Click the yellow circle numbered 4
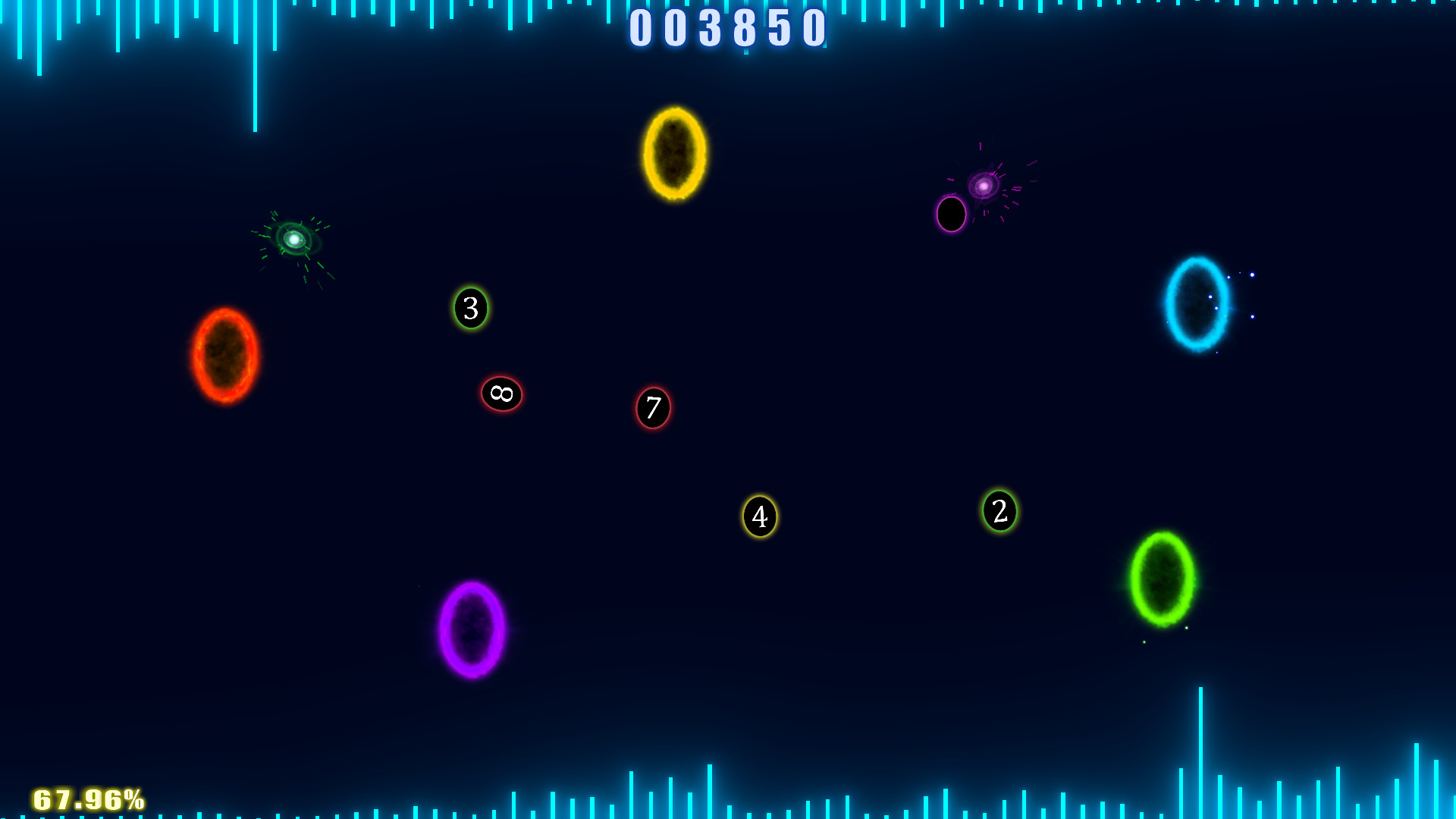1456x819 pixels. point(758,516)
